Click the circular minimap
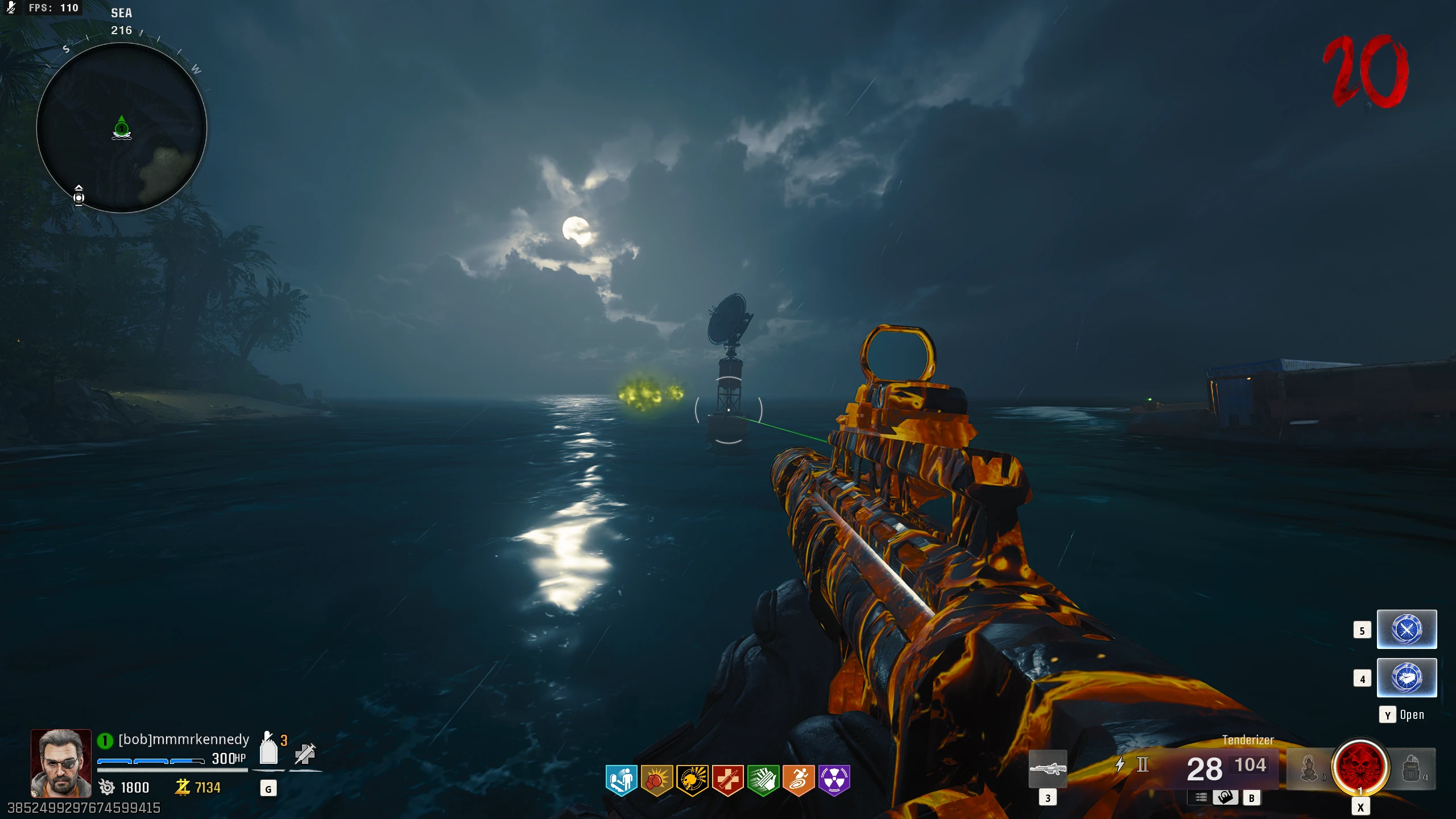 [x=122, y=128]
